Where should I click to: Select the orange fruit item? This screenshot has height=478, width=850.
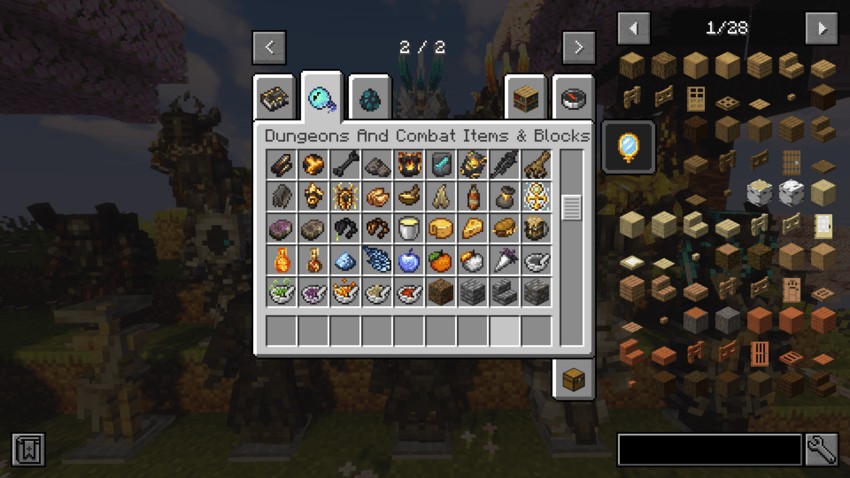[x=440, y=261]
